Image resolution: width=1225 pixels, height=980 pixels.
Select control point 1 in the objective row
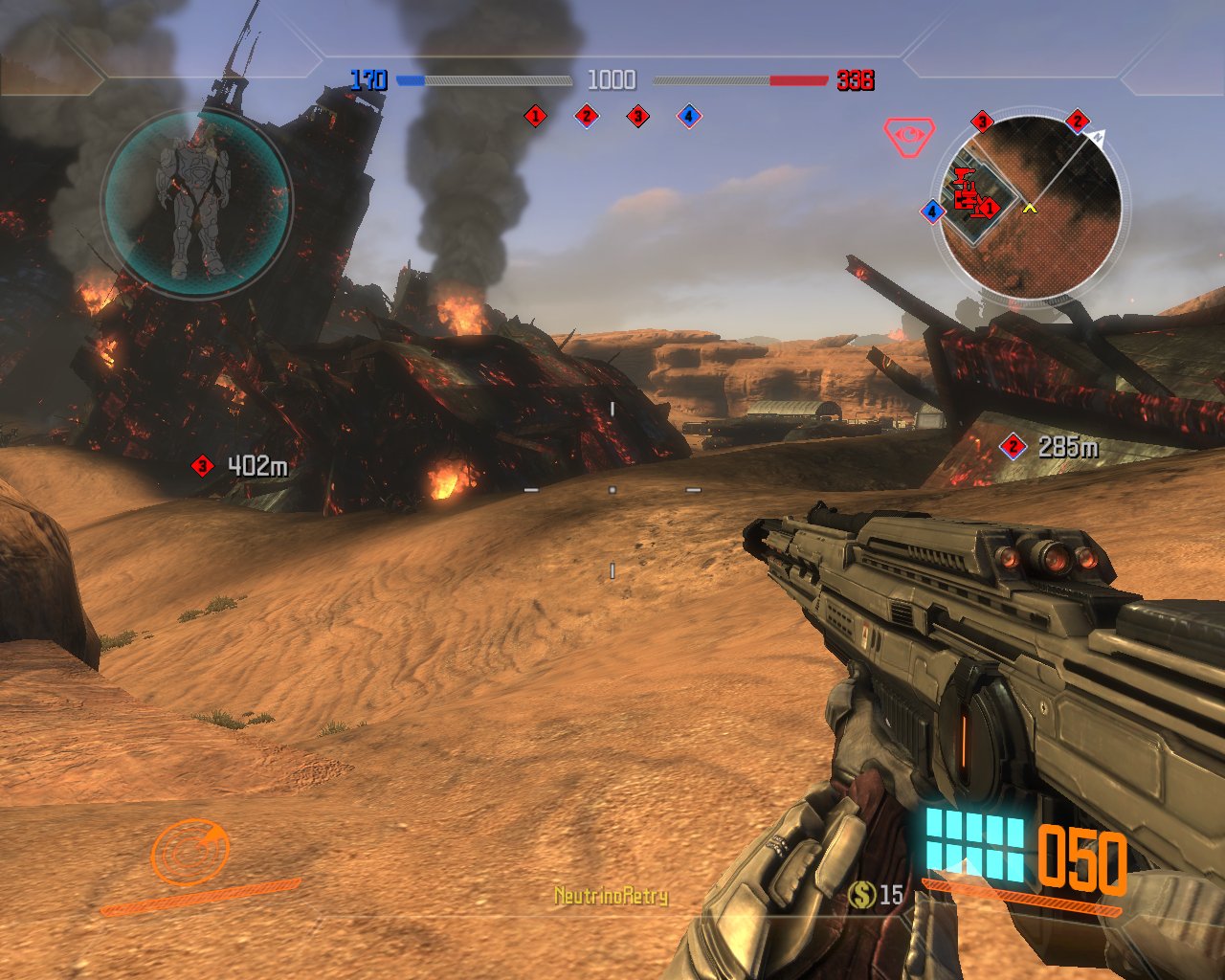[x=535, y=117]
